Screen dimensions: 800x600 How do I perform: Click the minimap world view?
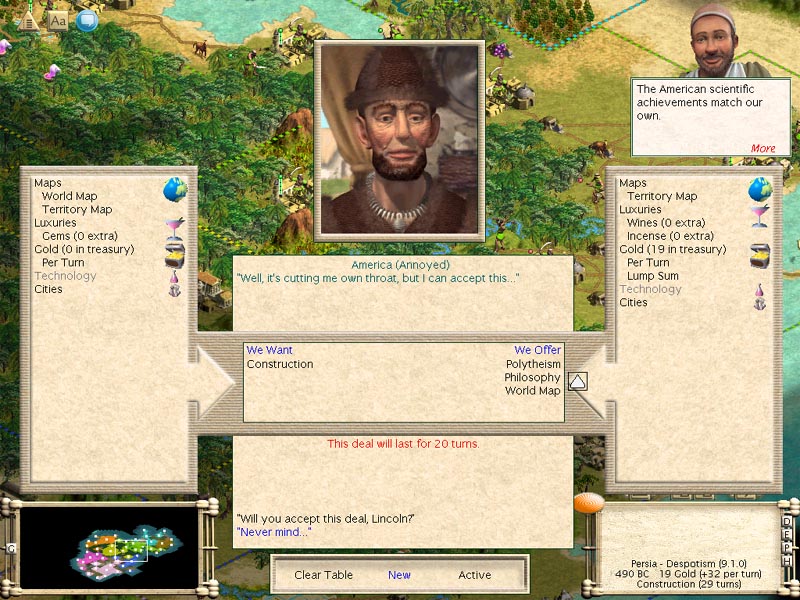[110, 547]
